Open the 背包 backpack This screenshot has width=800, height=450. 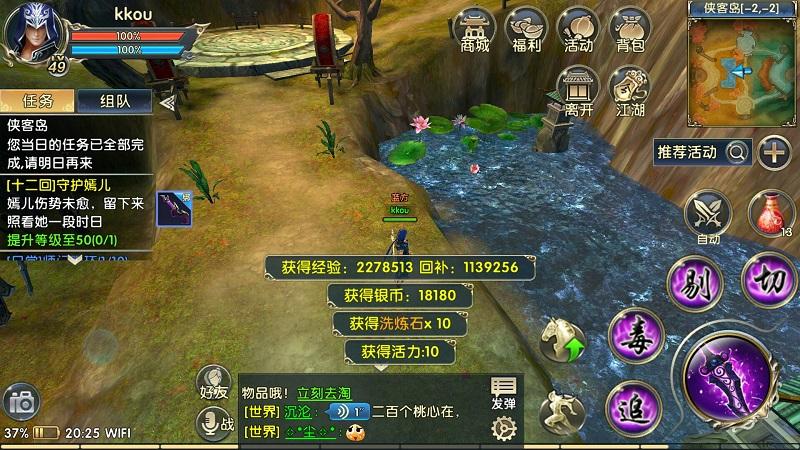click(x=629, y=29)
